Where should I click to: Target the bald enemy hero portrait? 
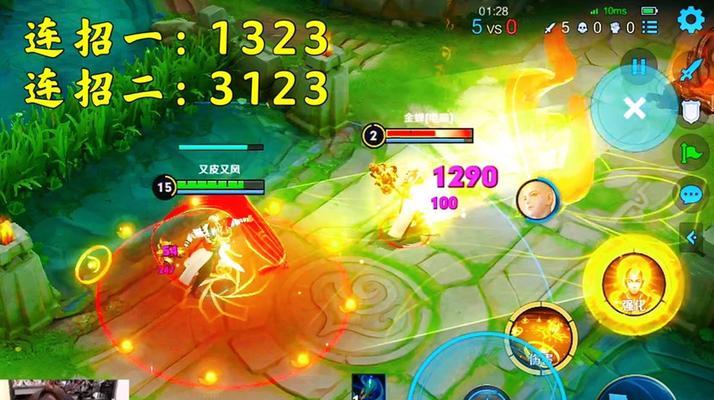(535, 200)
